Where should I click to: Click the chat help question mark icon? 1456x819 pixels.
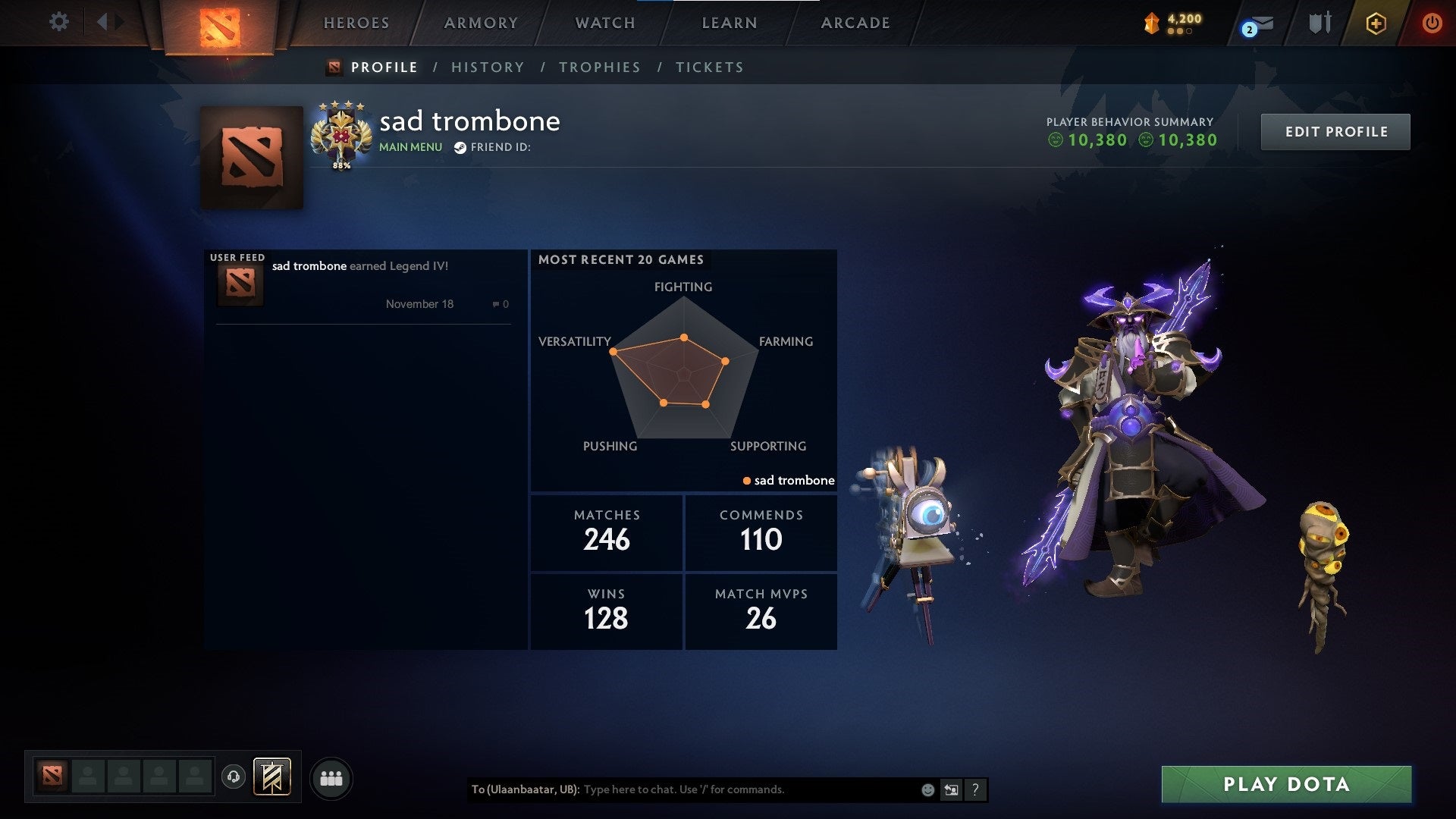click(x=974, y=789)
